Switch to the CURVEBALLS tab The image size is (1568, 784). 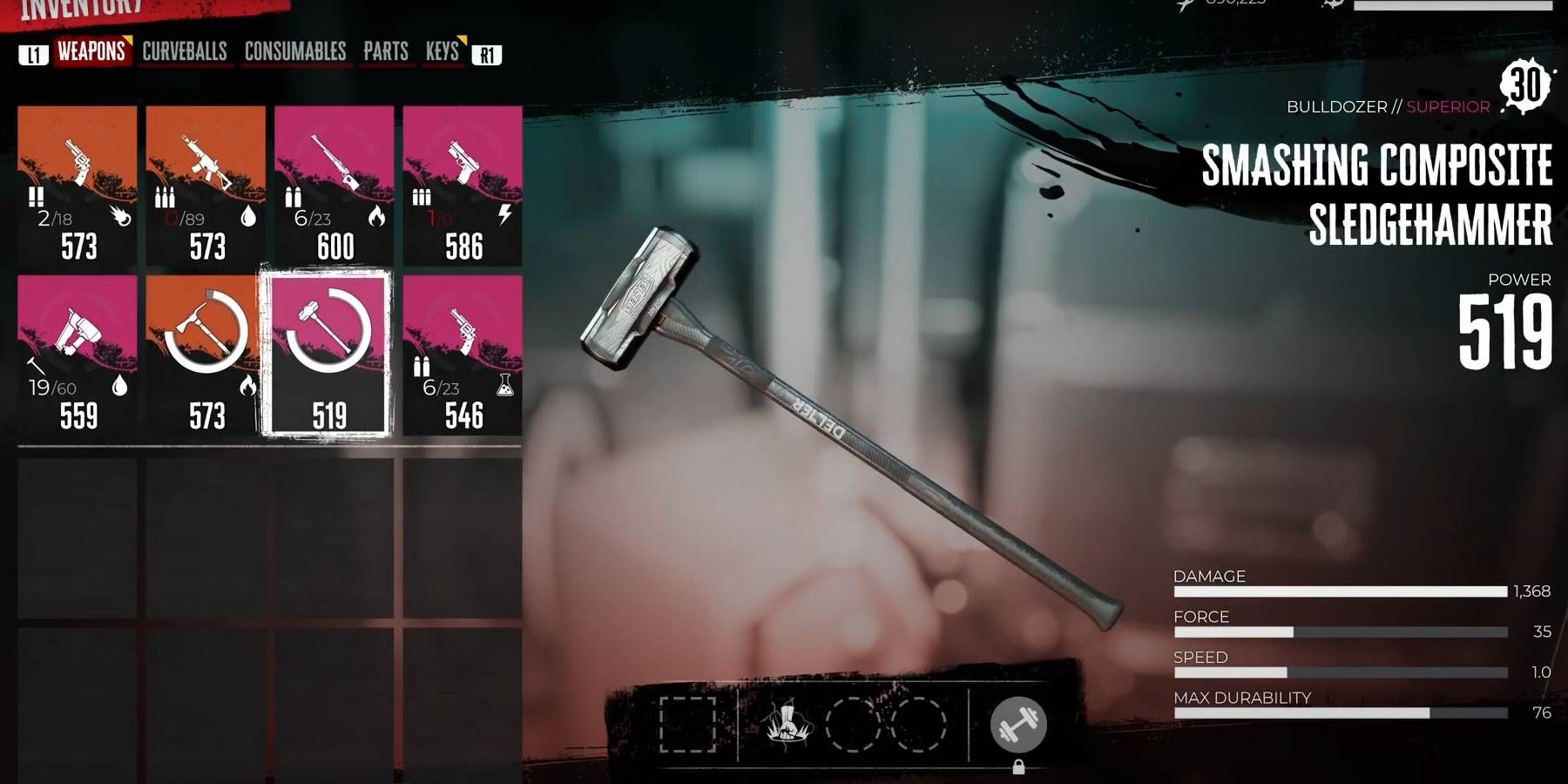pyautogui.click(x=184, y=52)
